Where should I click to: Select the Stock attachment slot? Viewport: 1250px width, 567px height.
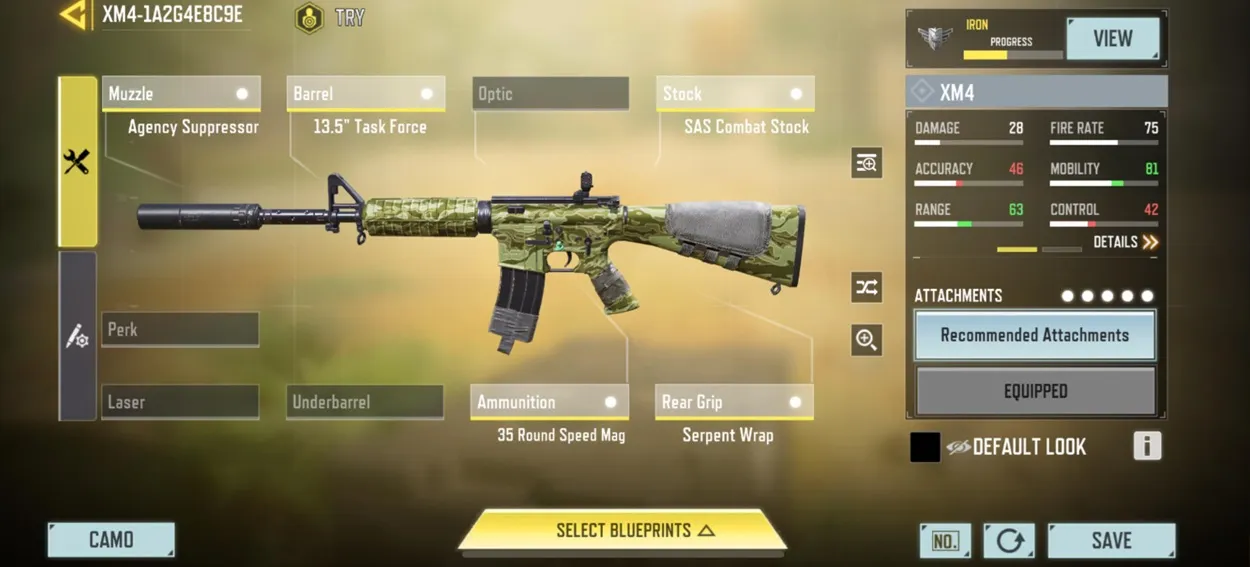point(735,94)
